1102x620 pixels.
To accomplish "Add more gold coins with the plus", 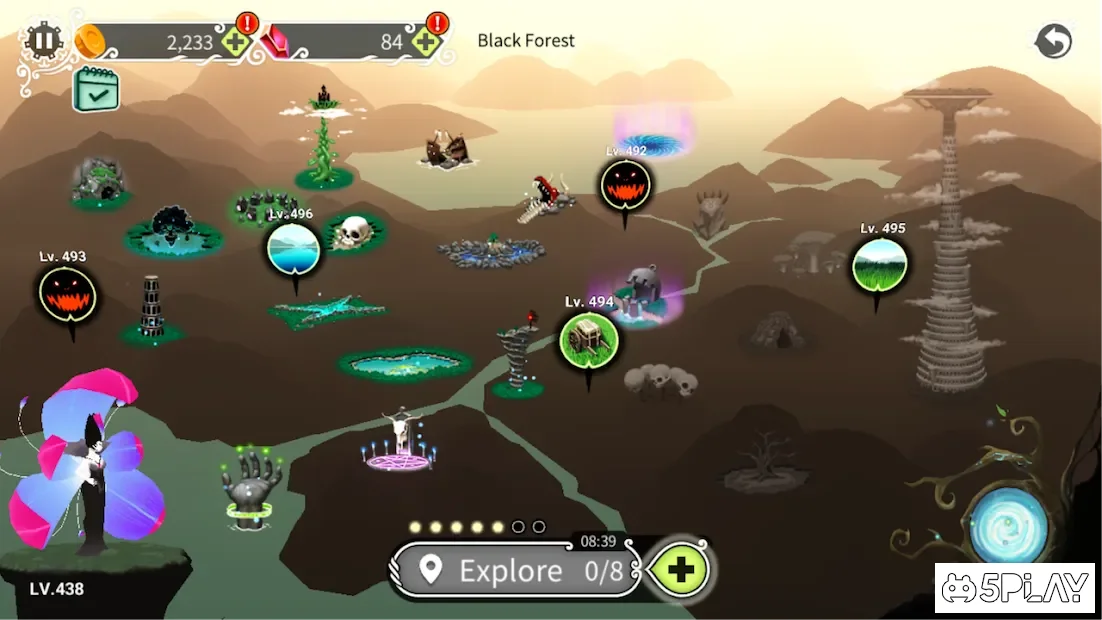I will [236, 42].
